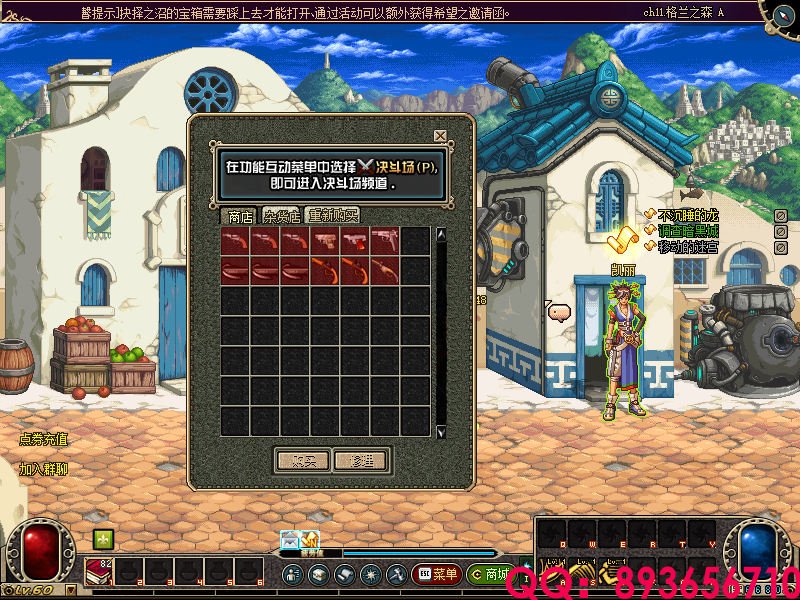Close the shop window
The height and width of the screenshot is (600, 800).
(440, 136)
